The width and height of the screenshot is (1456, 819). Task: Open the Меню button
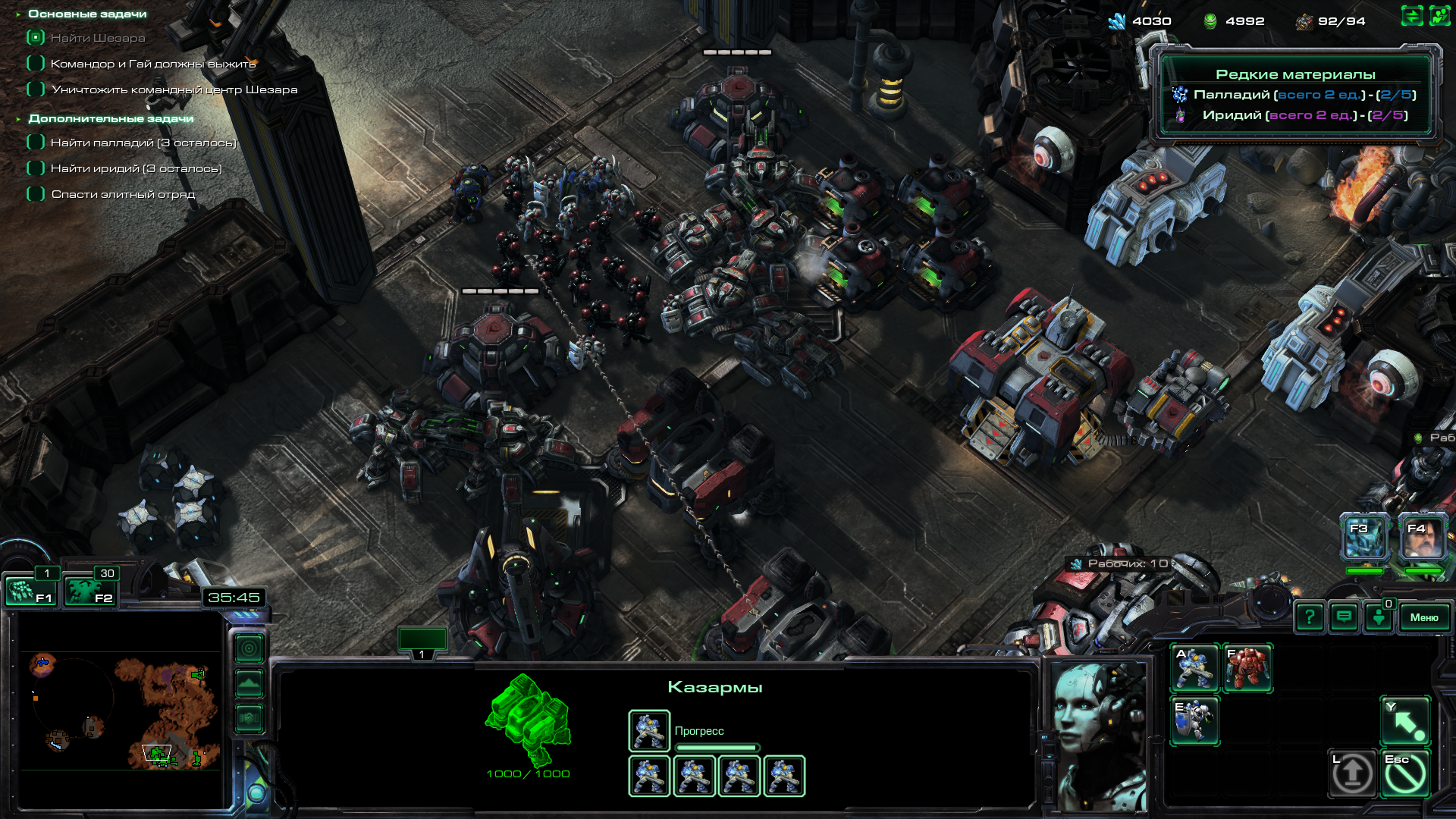click(x=1423, y=617)
